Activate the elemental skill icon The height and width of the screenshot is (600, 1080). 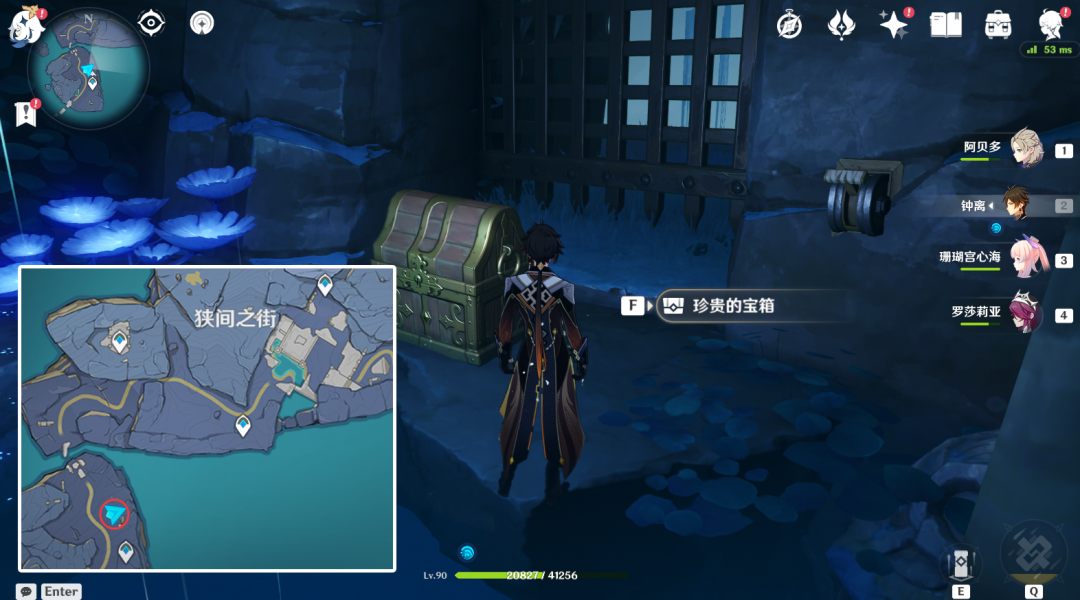pos(961,564)
